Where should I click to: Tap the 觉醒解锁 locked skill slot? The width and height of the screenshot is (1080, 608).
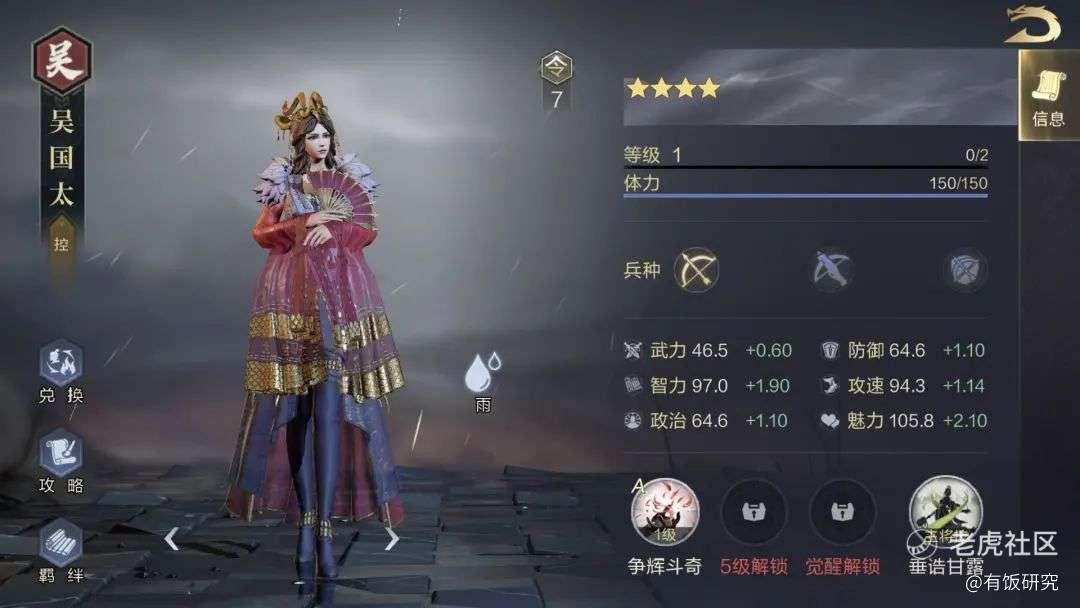click(x=842, y=512)
